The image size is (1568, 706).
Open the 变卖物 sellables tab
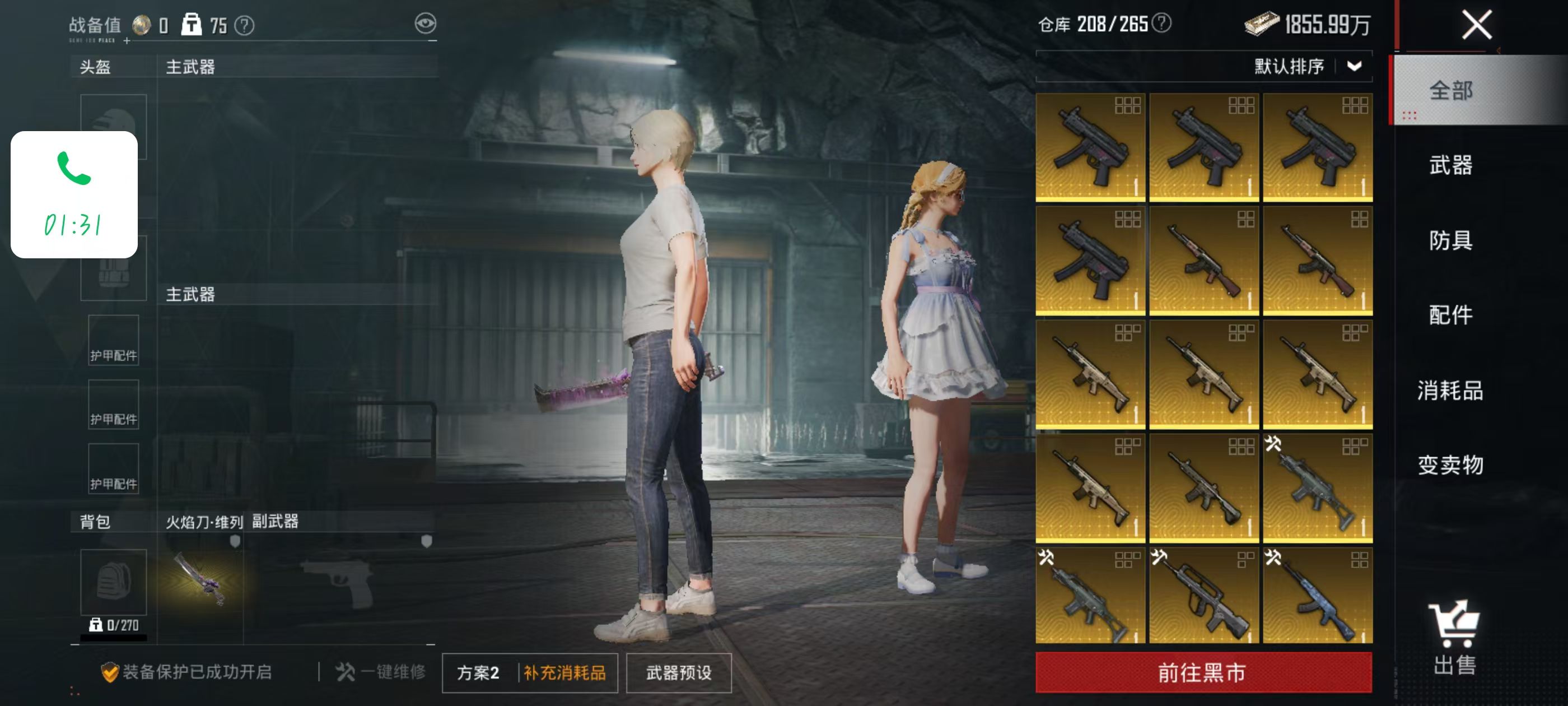[1450, 466]
